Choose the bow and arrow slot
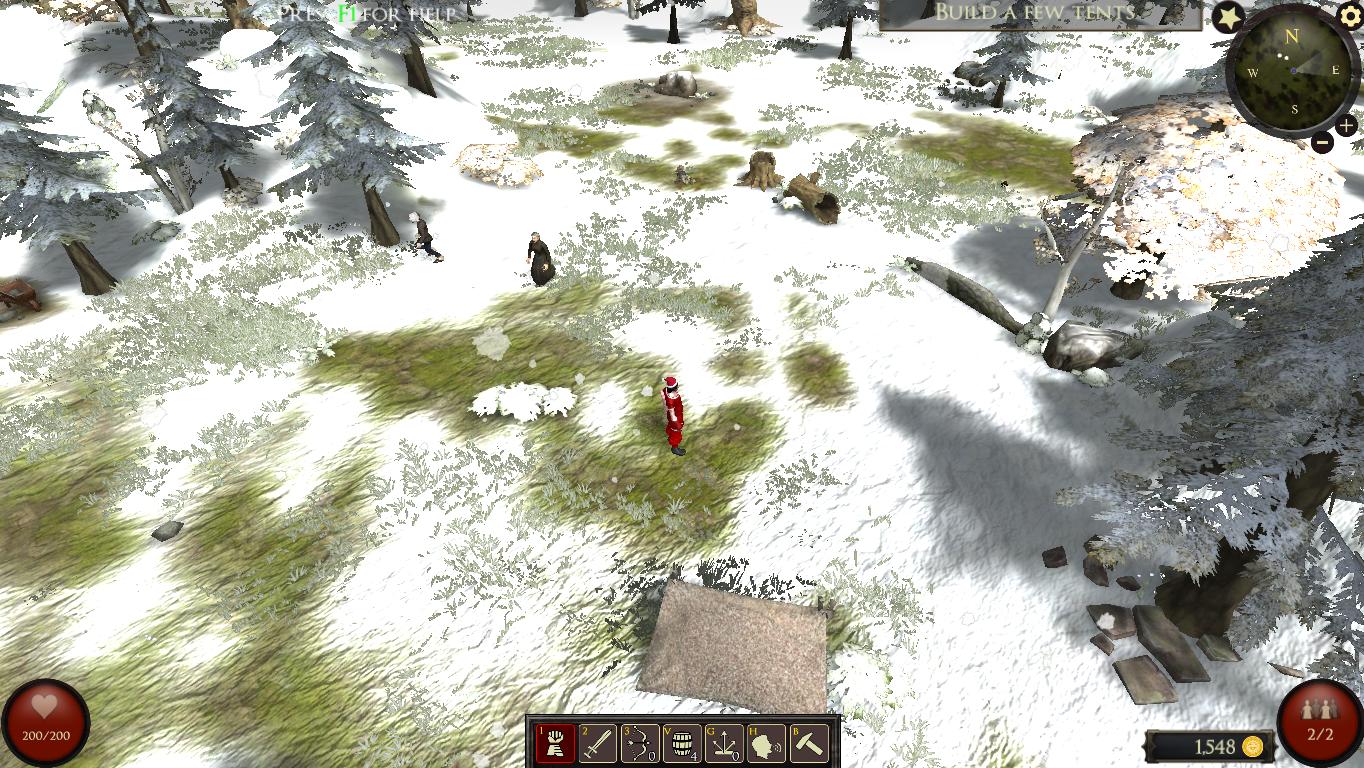The height and width of the screenshot is (768, 1364). (x=640, y=744)
